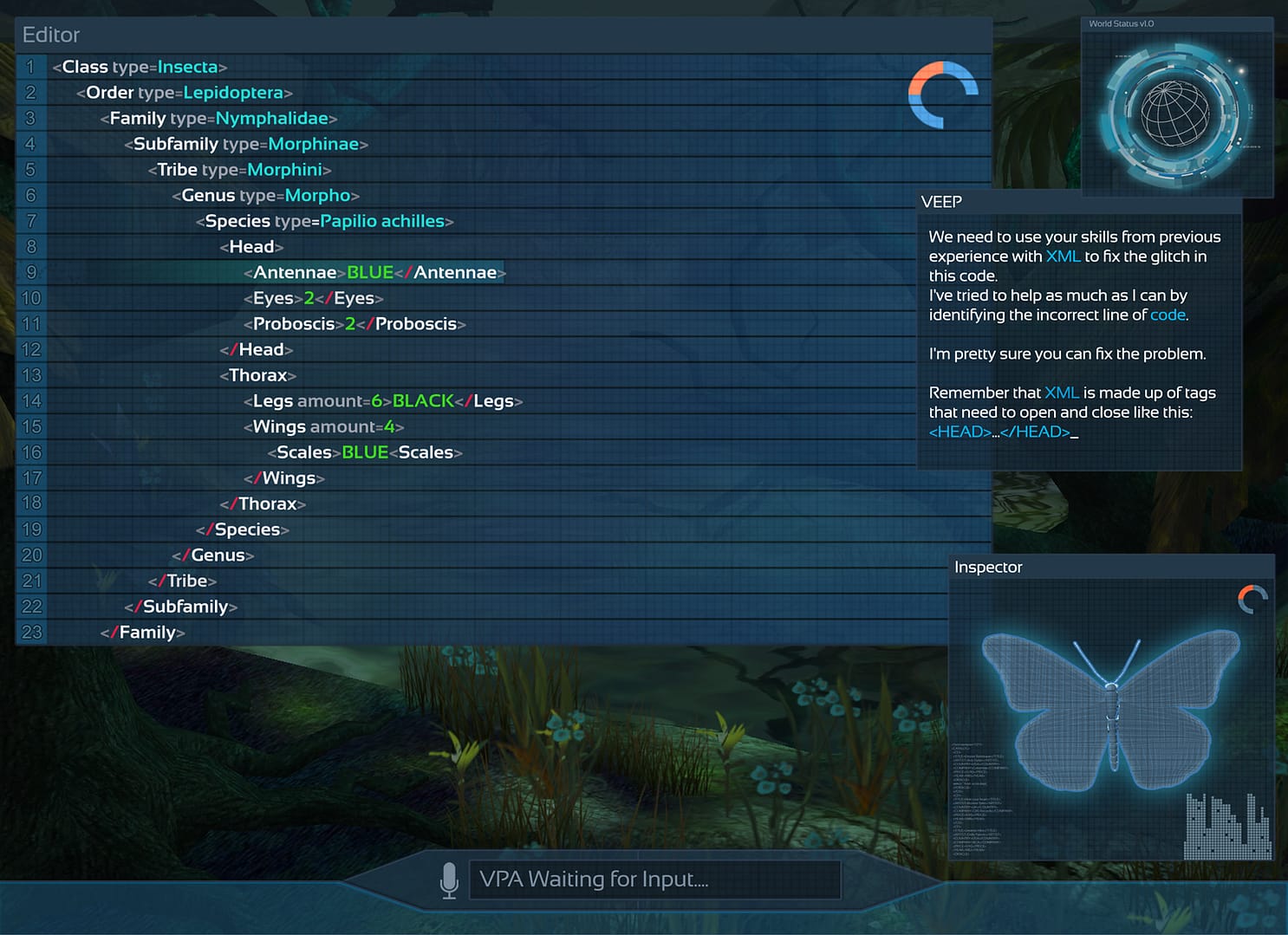Click the microphone voice input icon
This screenshot has width=1288, height=935.
click(x=449, y=880)
